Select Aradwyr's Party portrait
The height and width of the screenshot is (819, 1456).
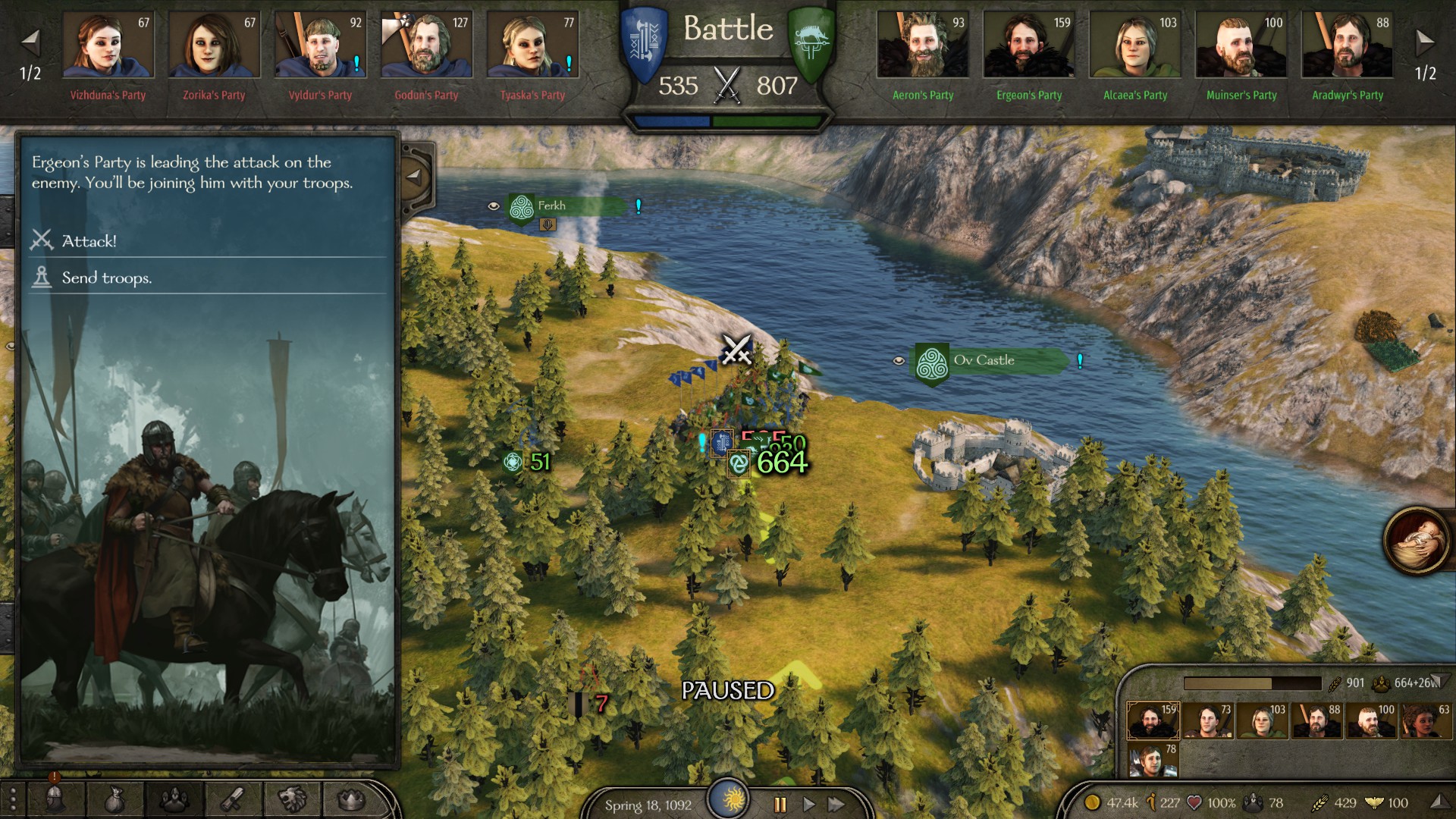tap(1347, 45)
